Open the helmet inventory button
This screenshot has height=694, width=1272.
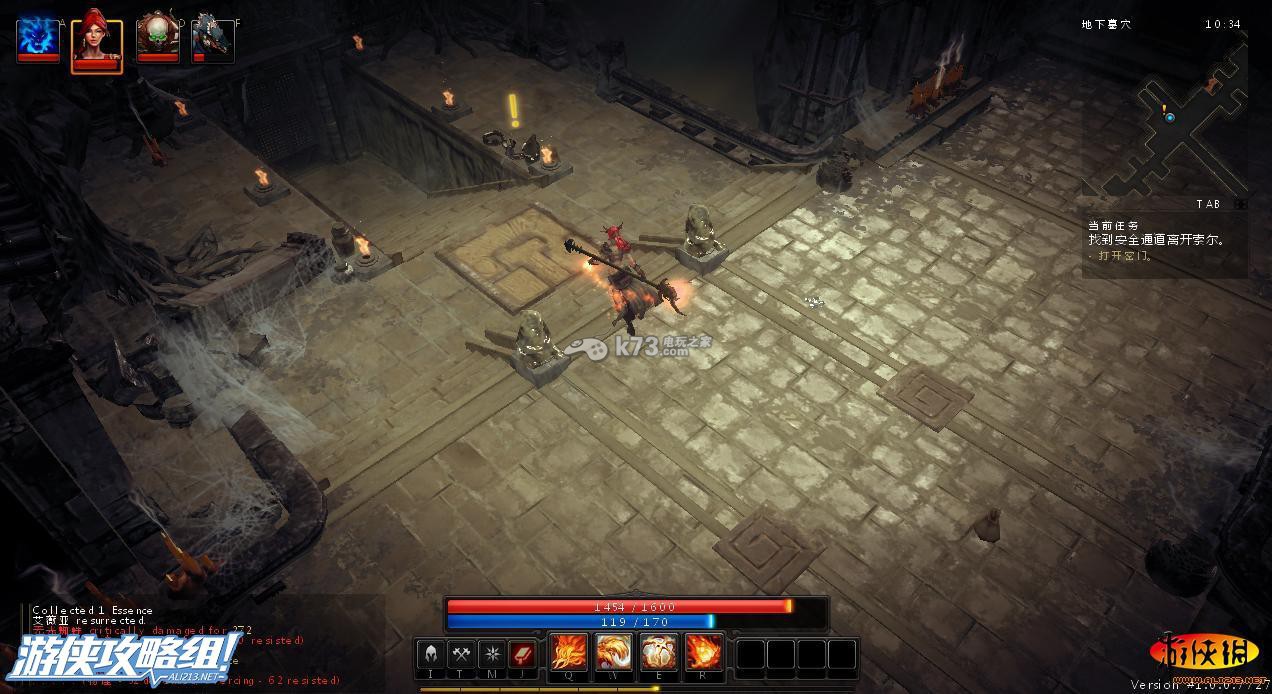point(432,655)
